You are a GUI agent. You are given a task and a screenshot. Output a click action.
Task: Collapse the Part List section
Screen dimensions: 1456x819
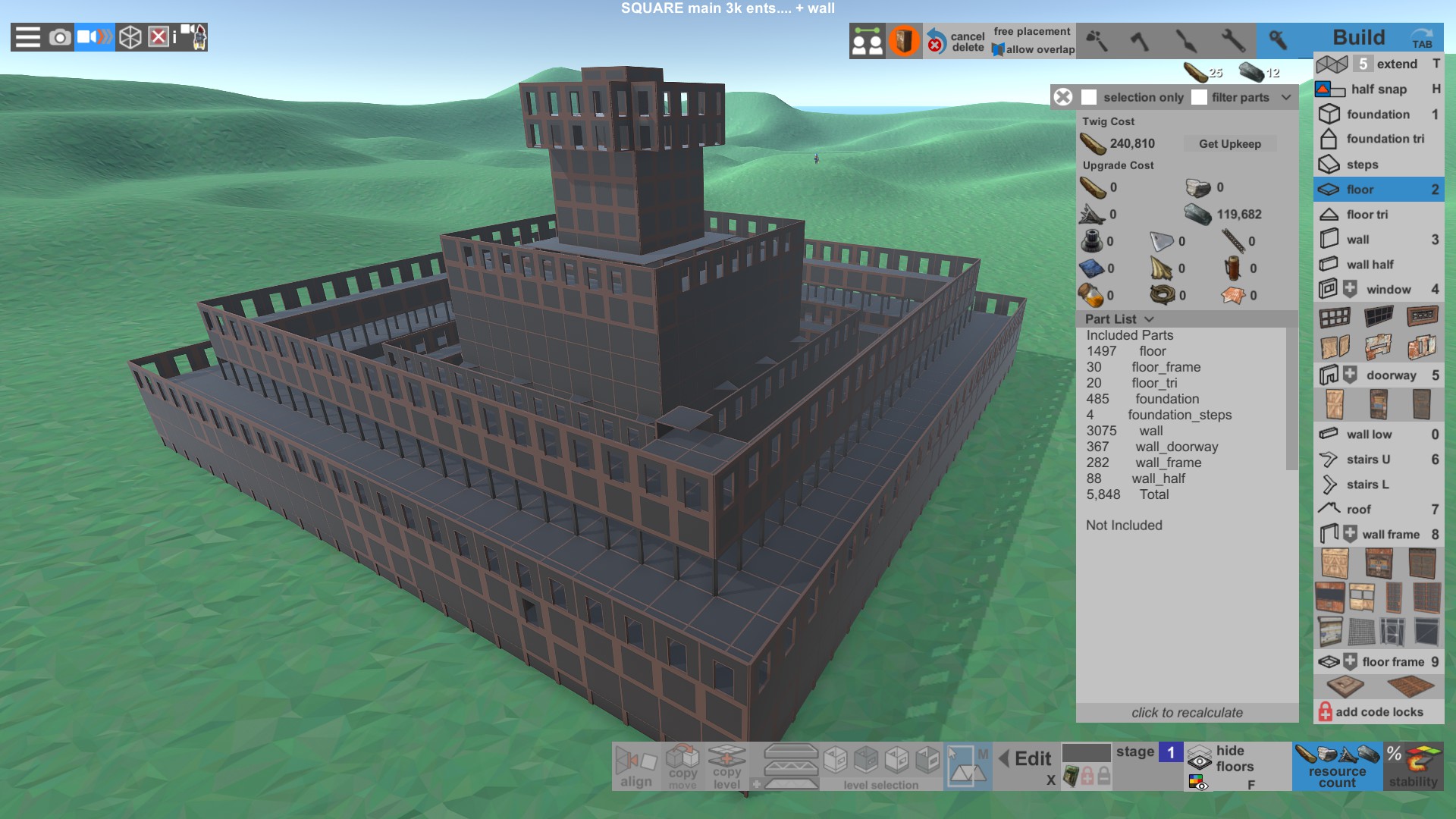tap(1149, 319)
